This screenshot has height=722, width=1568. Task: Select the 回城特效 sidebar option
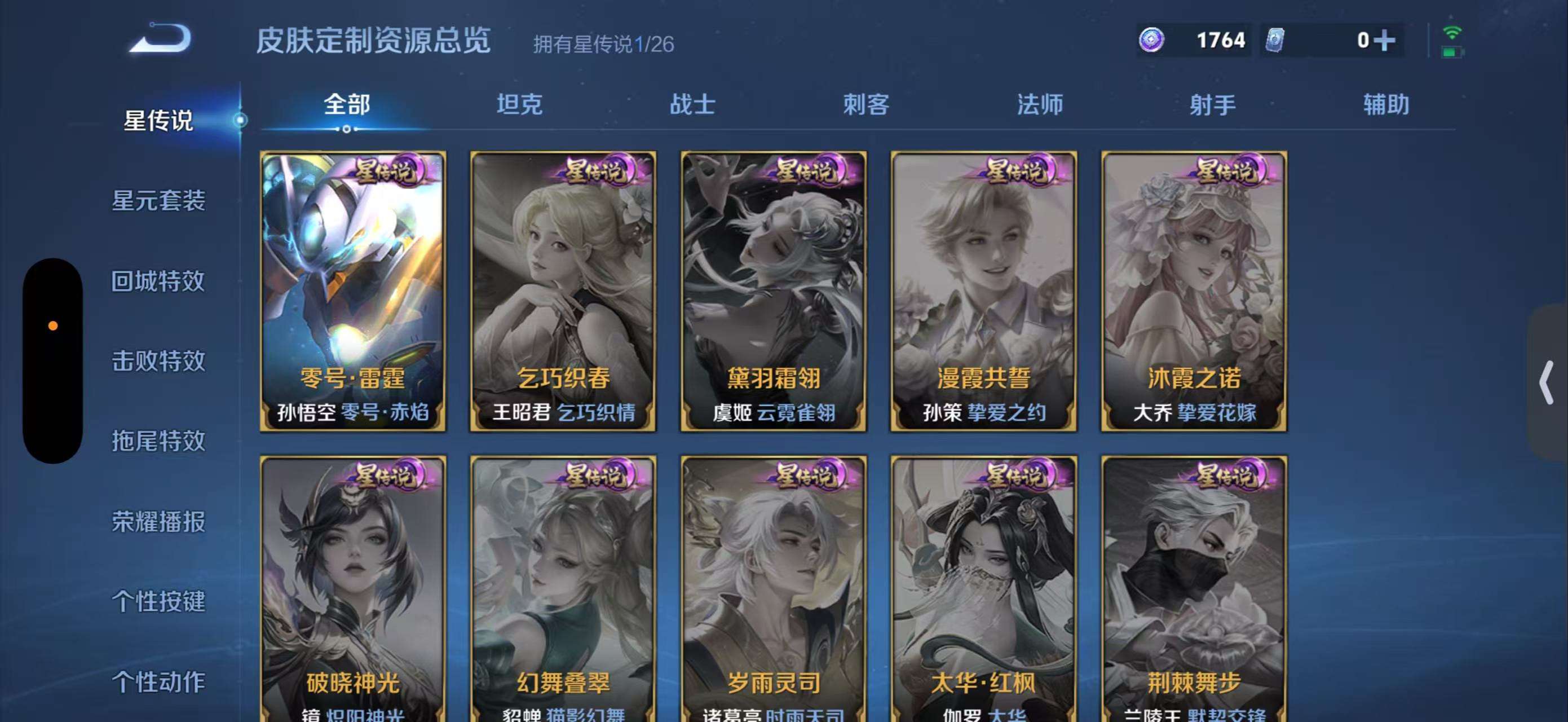(x=160, y=281)
